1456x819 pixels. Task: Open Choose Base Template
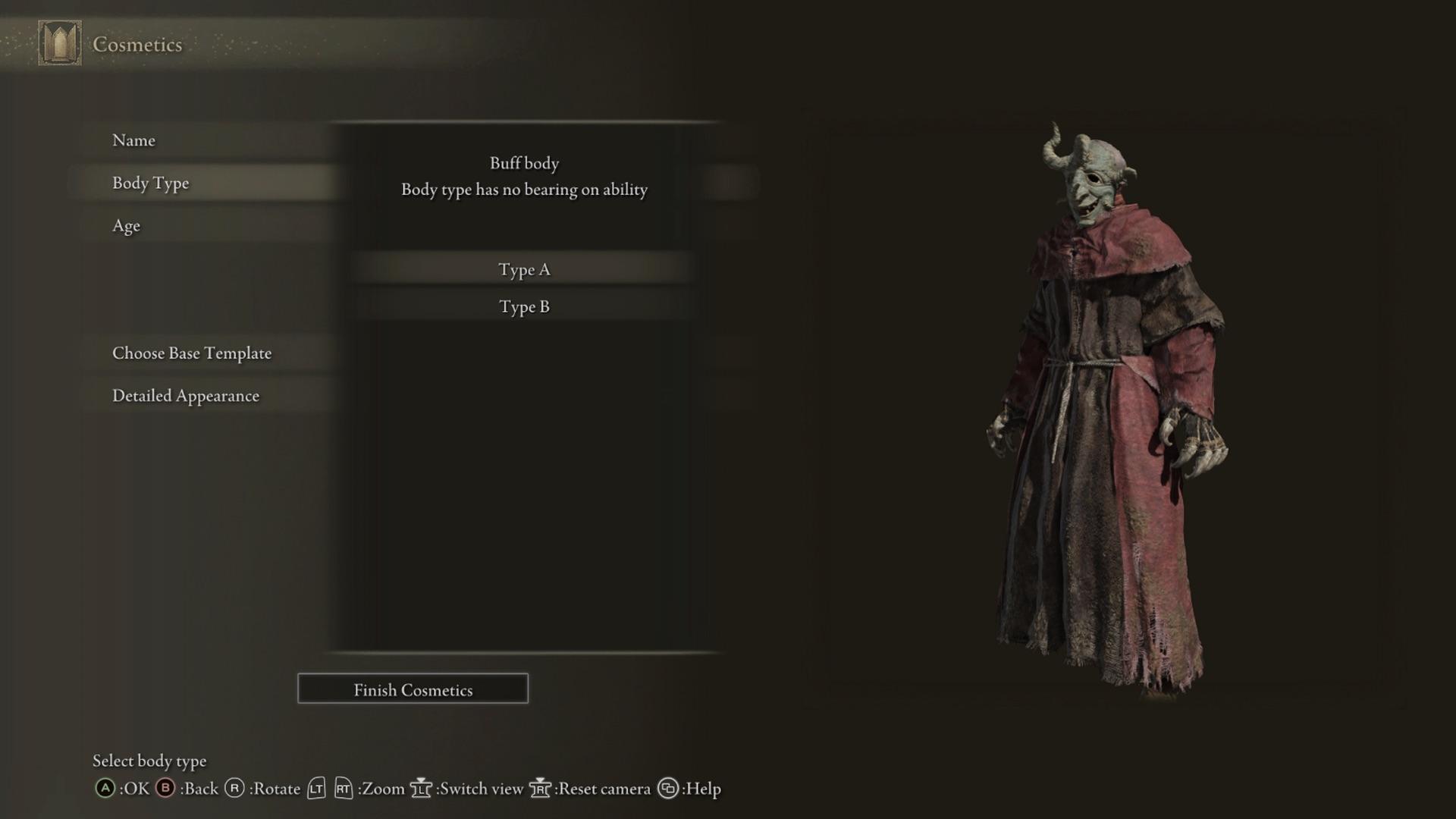[x=192, y=353]
